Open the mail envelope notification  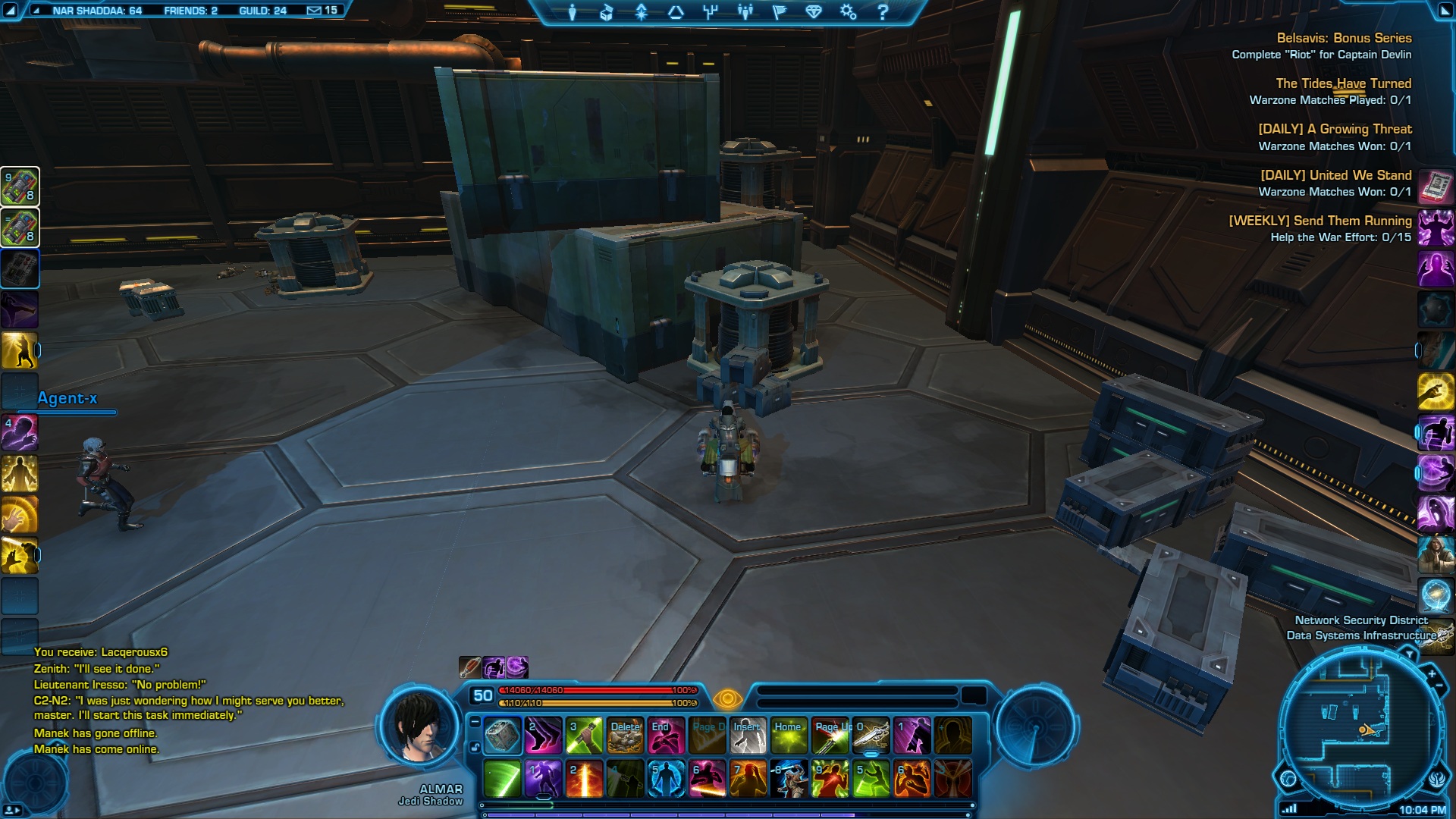(314, 11)
